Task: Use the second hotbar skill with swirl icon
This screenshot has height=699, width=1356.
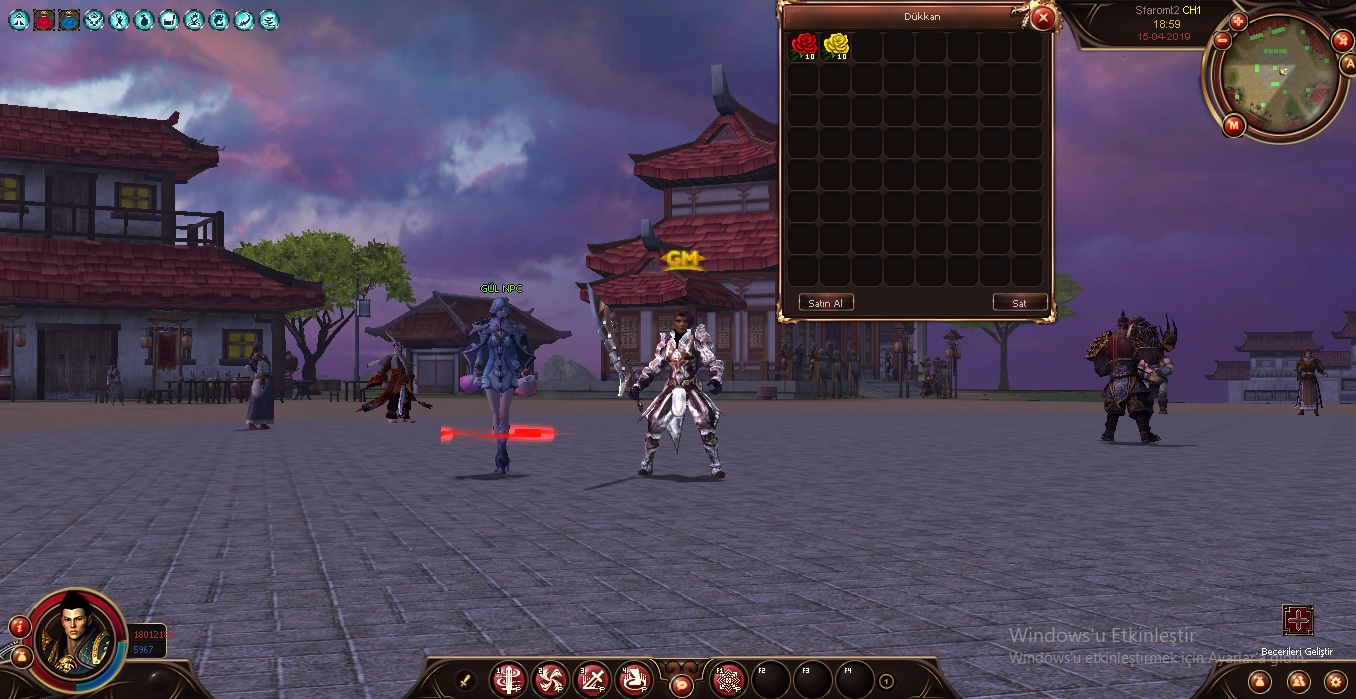Action: click(x=550, y=681)
